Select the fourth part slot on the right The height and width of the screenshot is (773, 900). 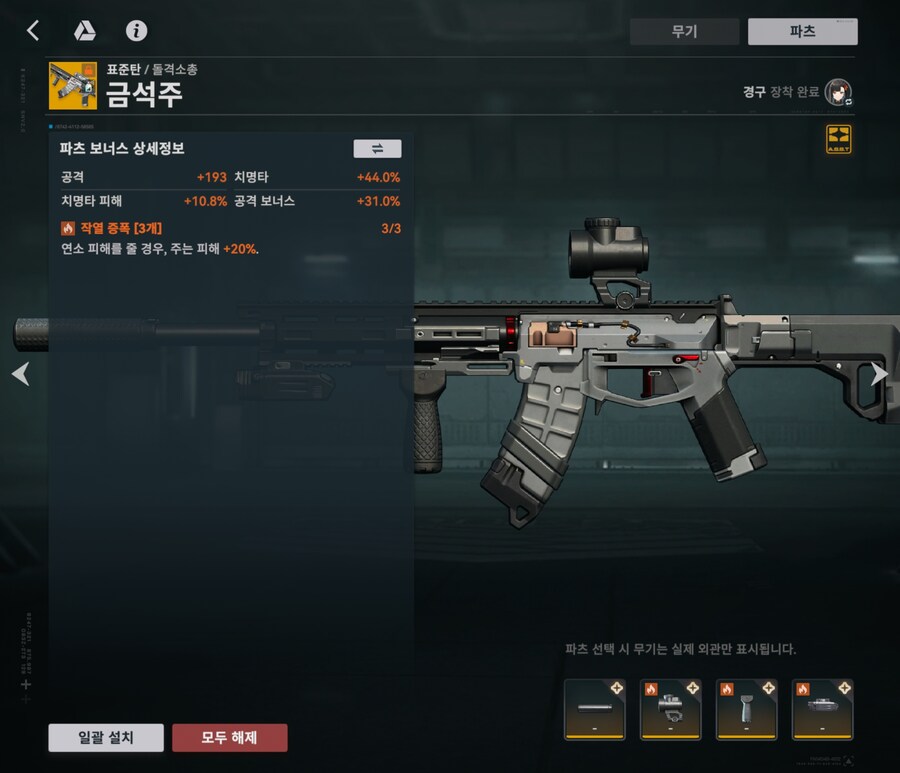pos(822,709)
